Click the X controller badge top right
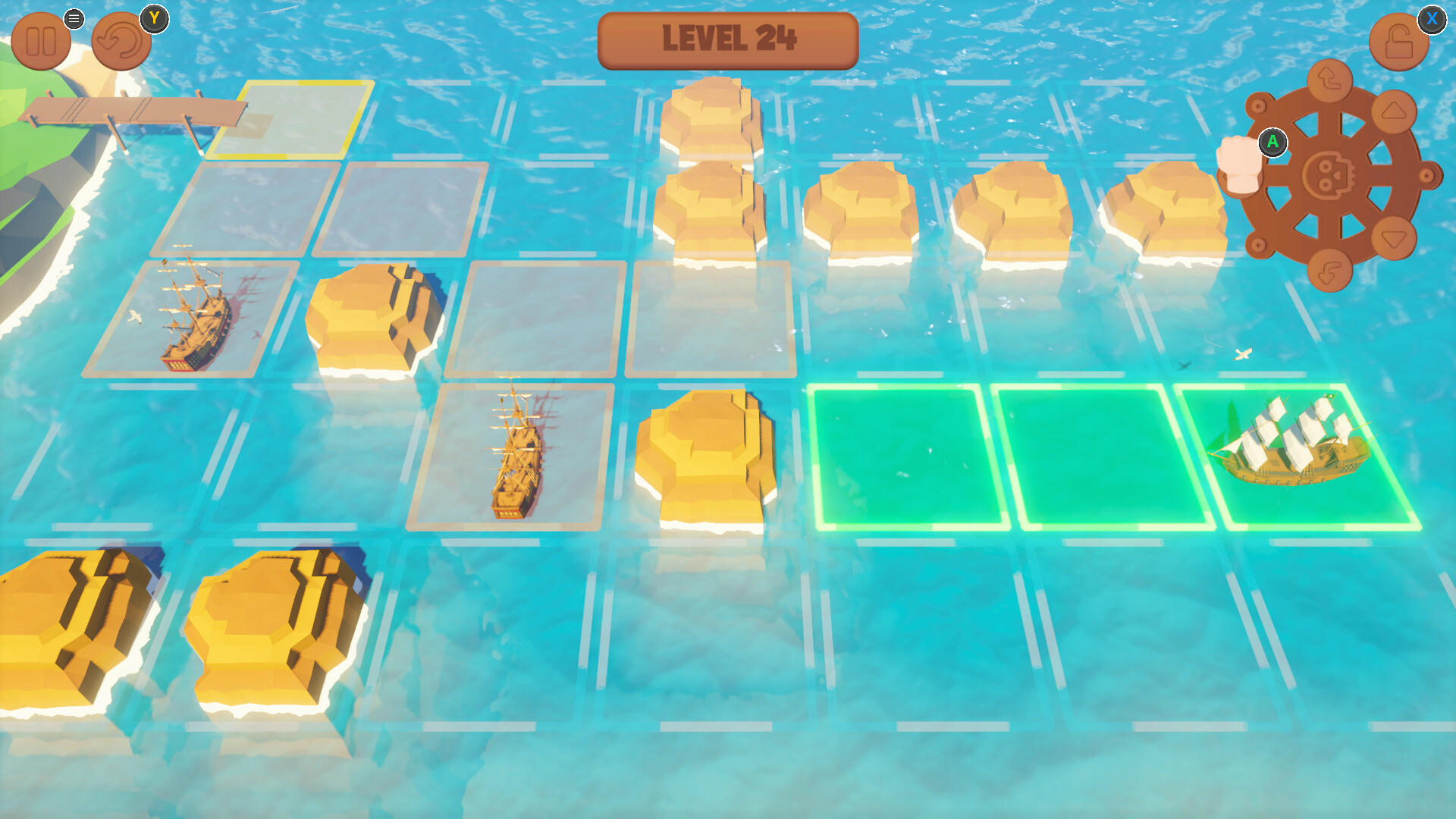The width and height of the screenshot is (1456, 819). 1432,21
